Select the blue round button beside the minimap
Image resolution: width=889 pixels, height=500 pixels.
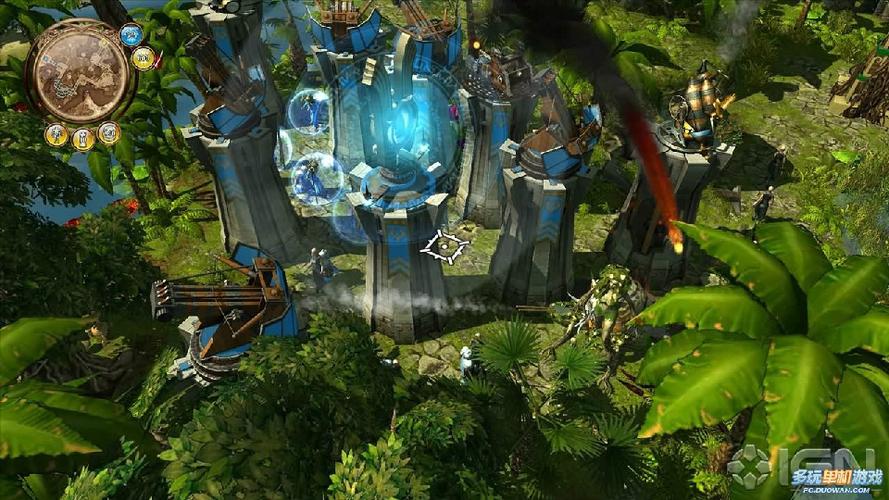pyautogui.click(x=131, y=35)
